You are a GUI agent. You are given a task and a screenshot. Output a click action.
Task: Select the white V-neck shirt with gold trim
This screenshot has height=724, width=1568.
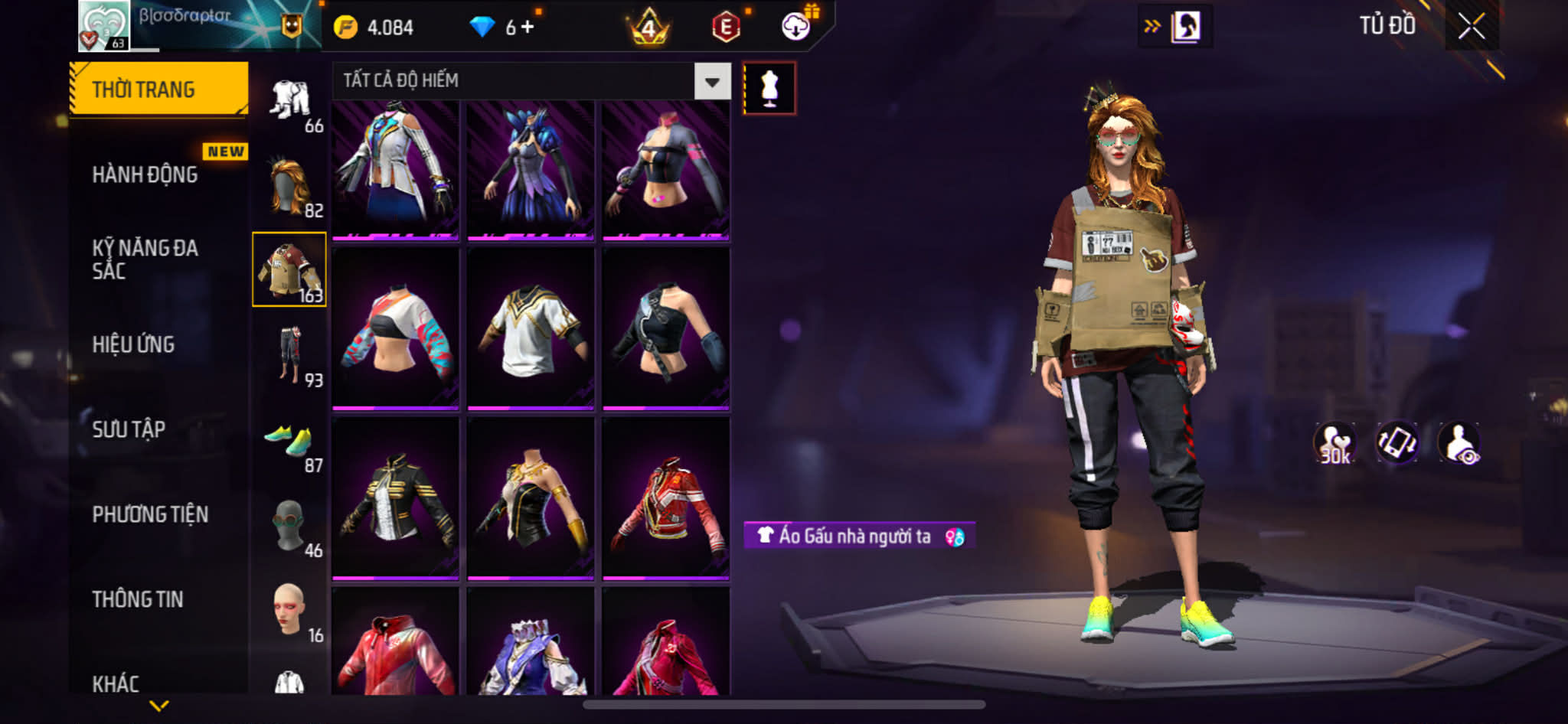tap(531, 328)
